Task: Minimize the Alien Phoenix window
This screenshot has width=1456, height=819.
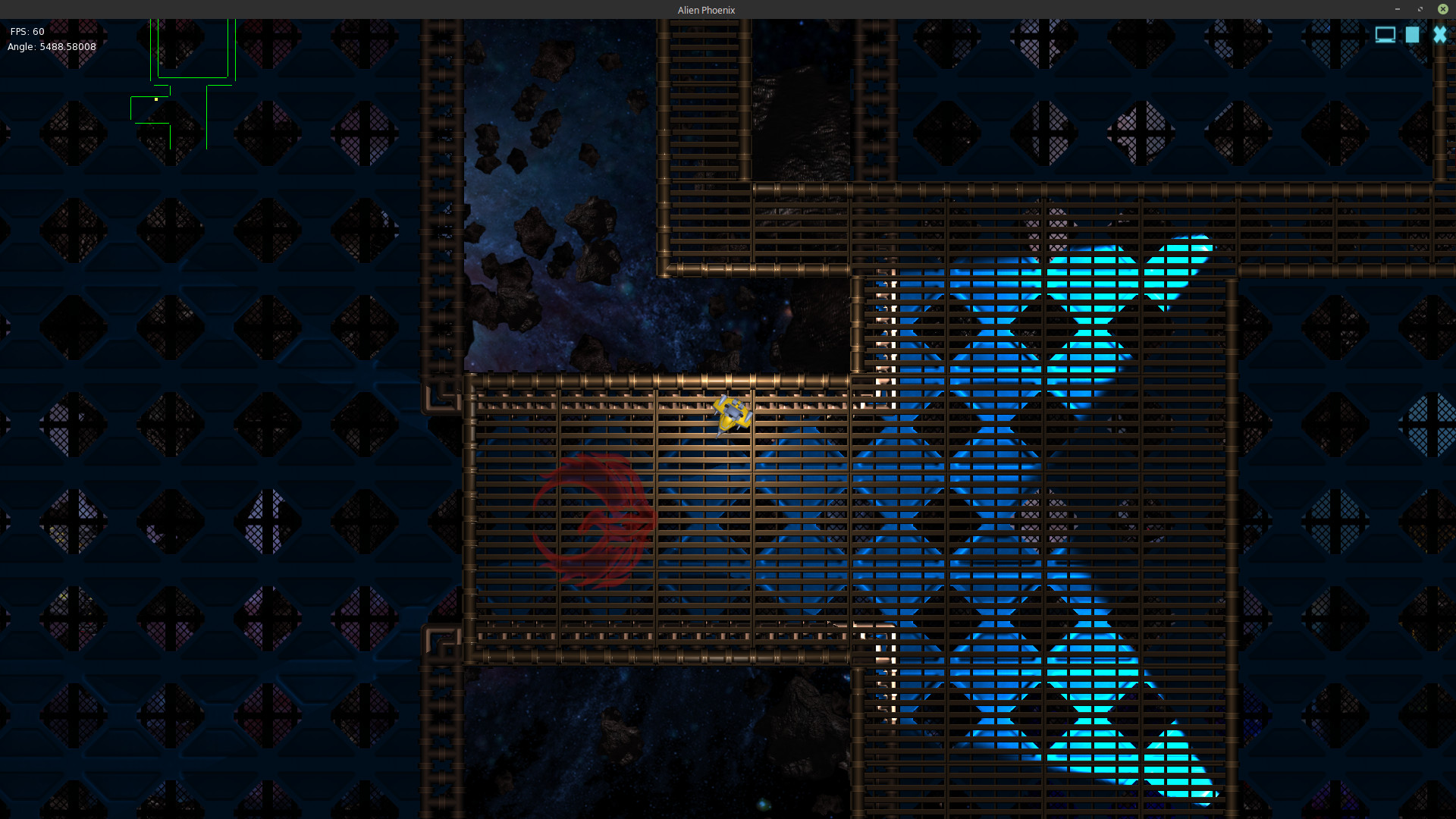Action: click(x=1397, y=9)
